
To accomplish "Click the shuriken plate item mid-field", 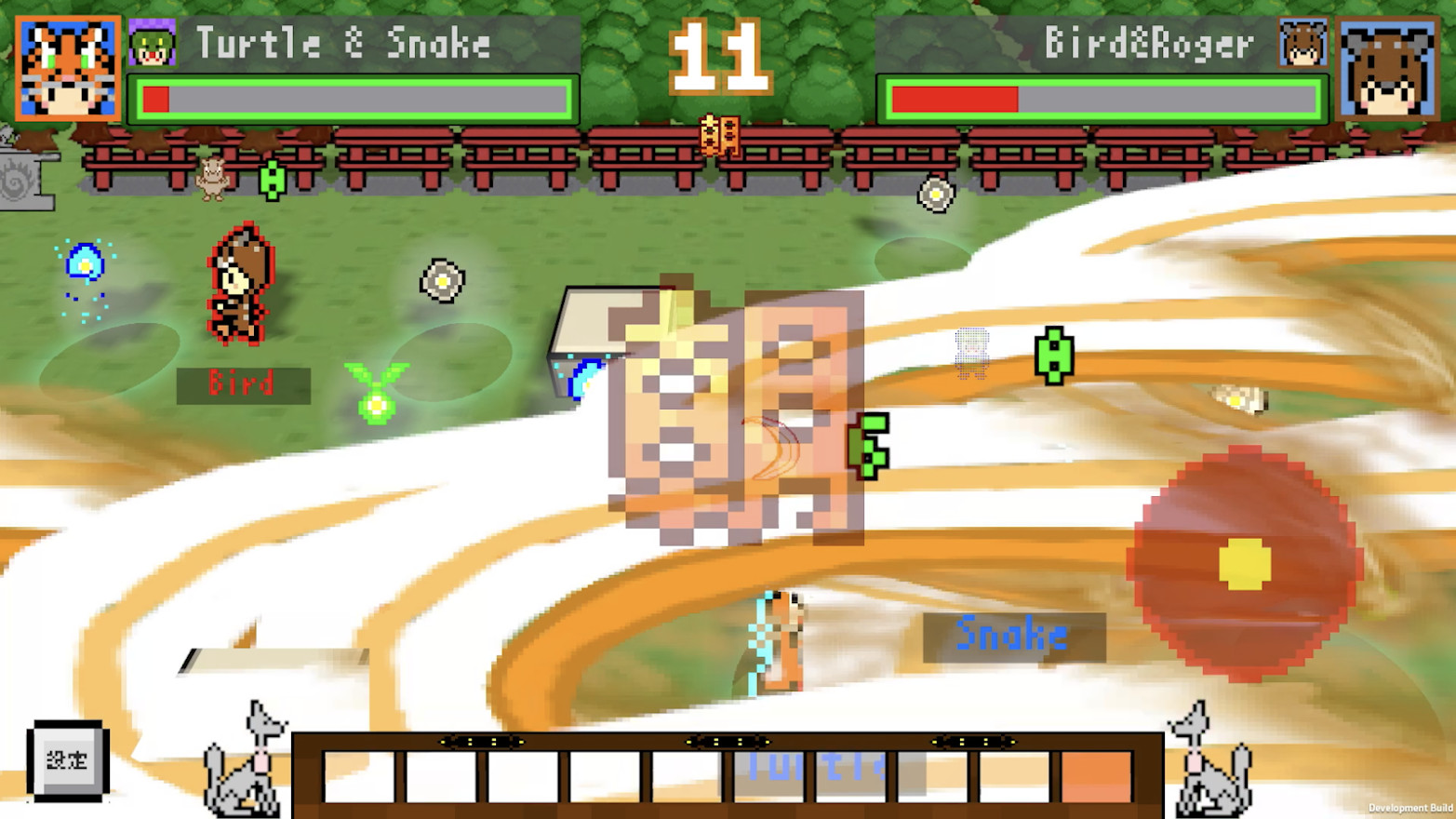I will [440, 279].
